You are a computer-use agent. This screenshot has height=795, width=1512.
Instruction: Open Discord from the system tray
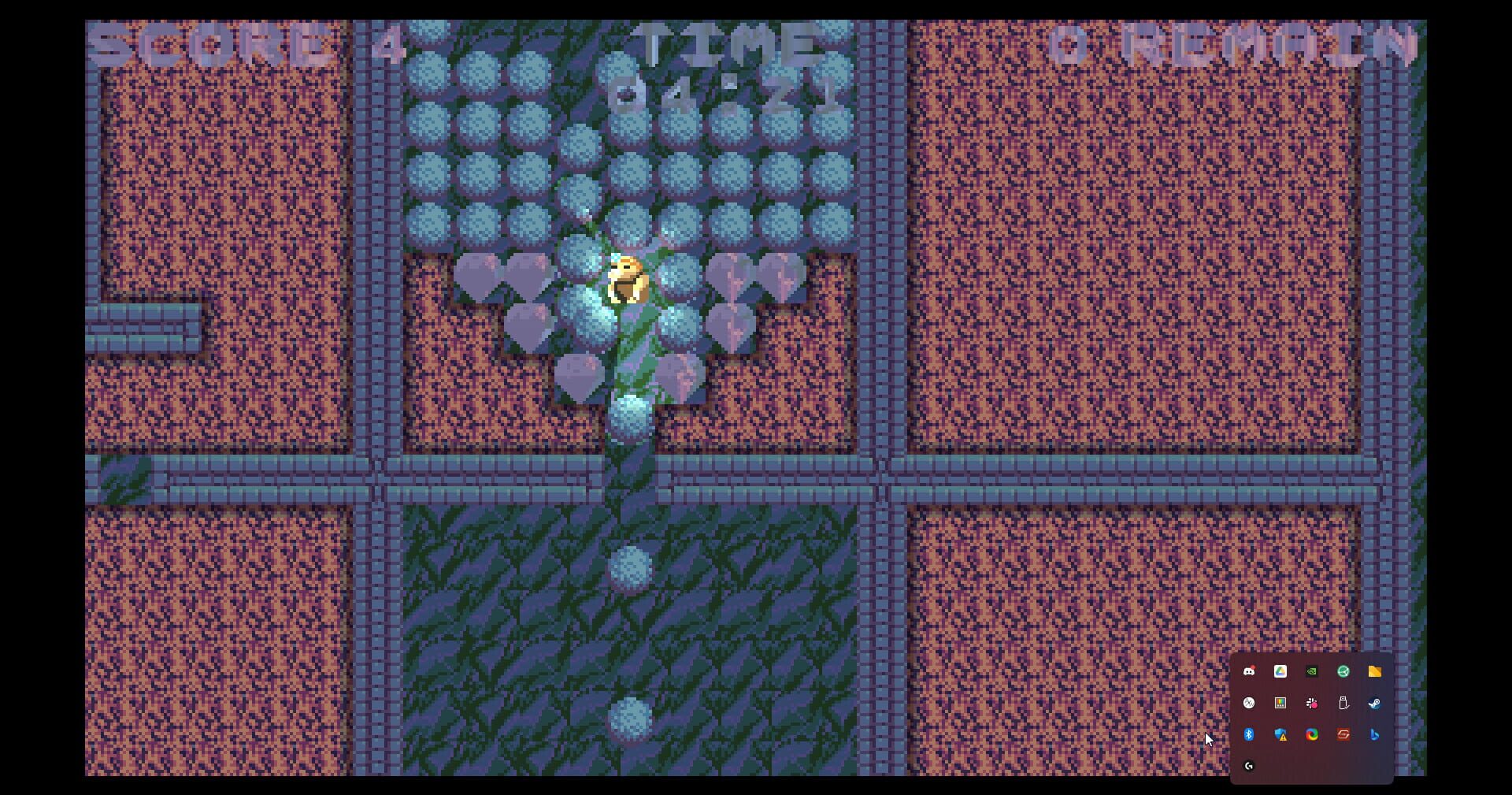tap(1250, 671)
